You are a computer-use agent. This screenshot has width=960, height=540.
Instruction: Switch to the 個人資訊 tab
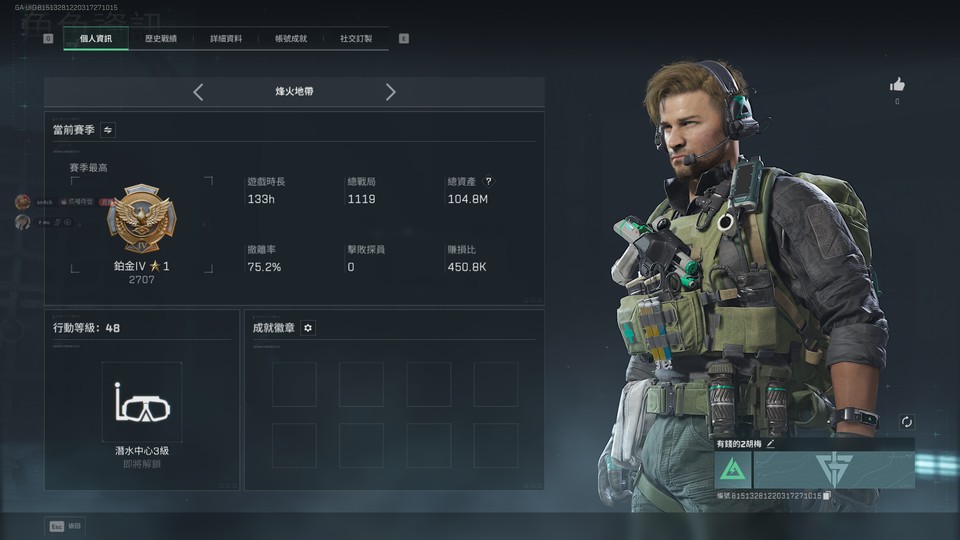[96, 39]
